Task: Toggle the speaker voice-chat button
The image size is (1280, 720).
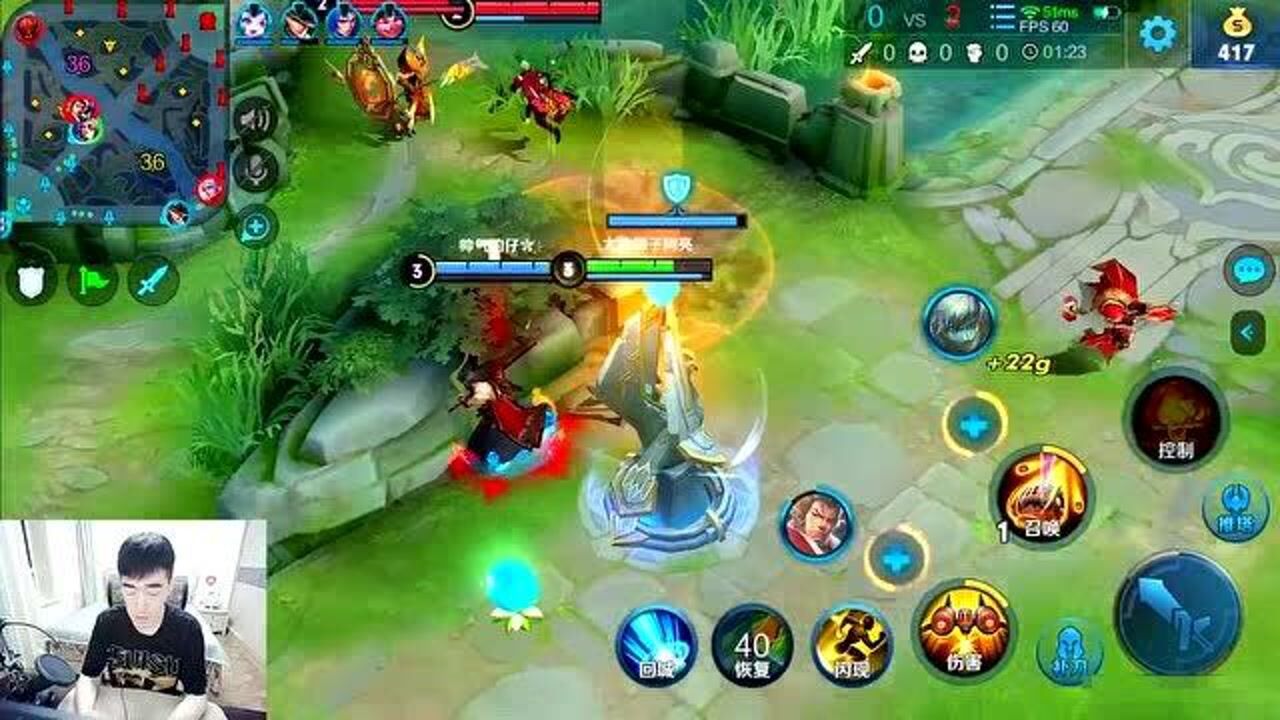Action: [x=254, y=121]
